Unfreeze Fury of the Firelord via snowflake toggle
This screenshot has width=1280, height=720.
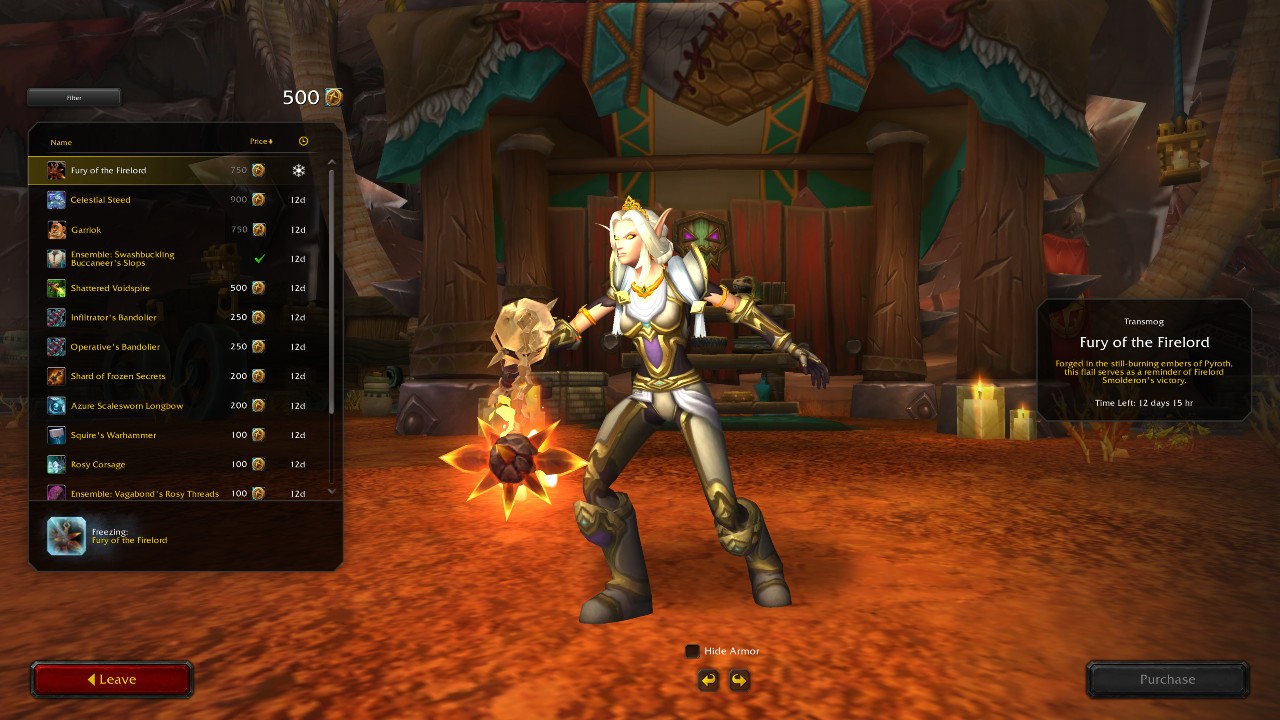pos(299,170)
